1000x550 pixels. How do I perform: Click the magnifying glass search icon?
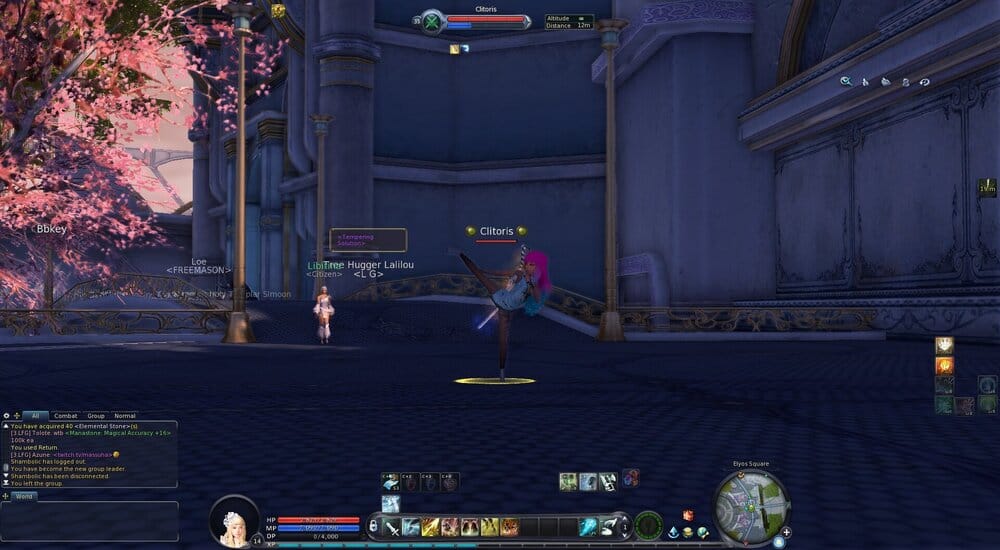pos(846,81)
